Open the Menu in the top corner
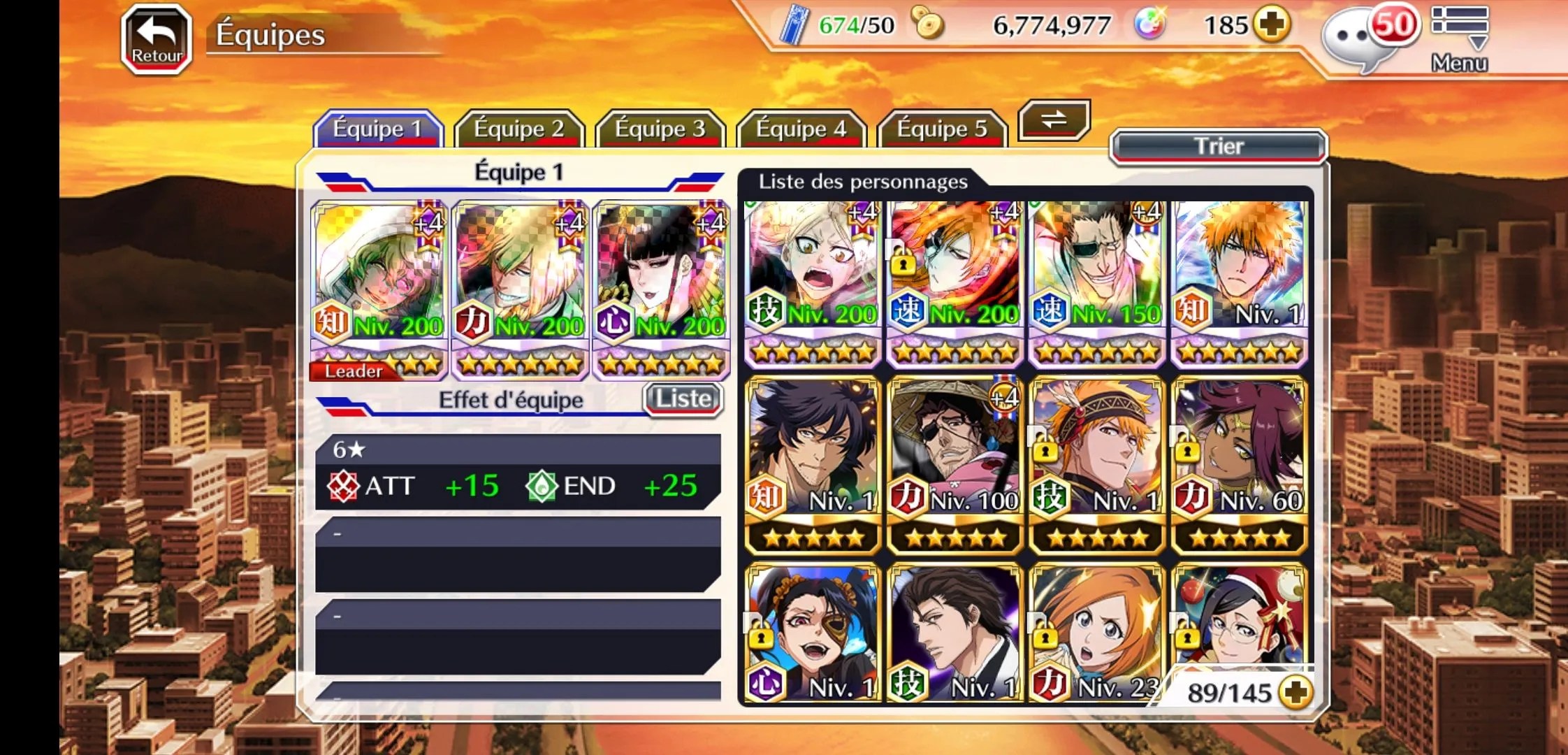This screenshot has height=755, width=1568. tap(1459, 39)
